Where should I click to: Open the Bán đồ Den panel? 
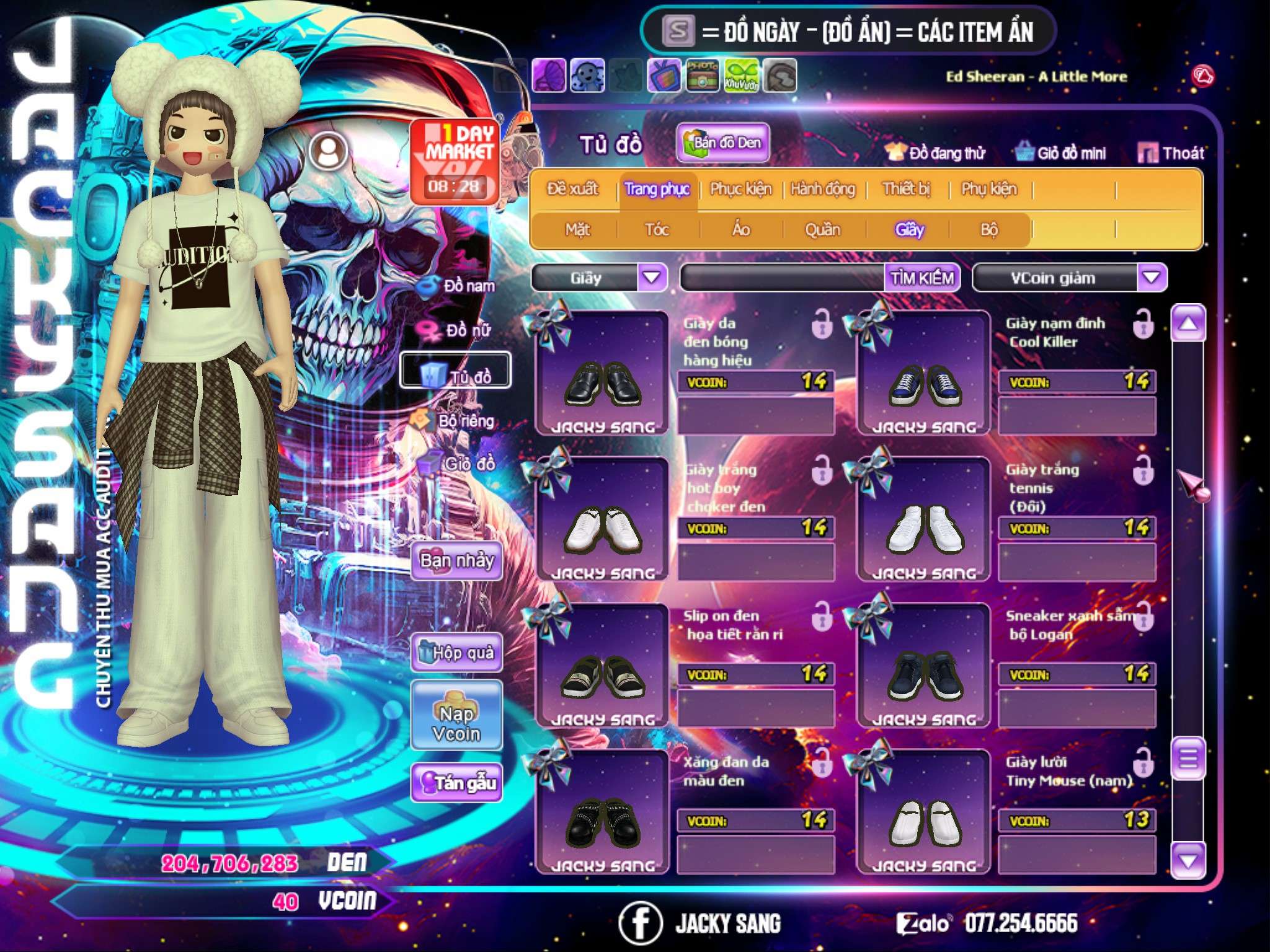722,143
